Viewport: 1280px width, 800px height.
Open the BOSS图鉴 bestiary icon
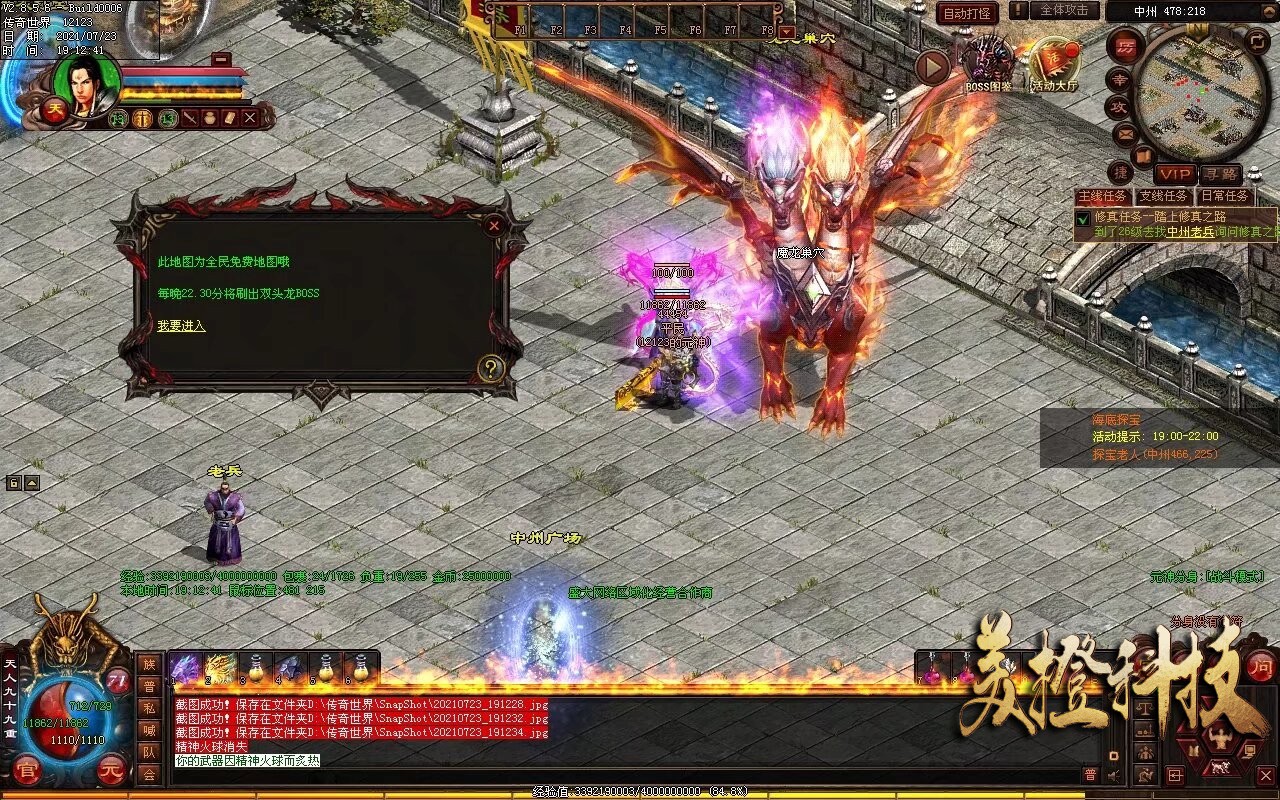988,62
